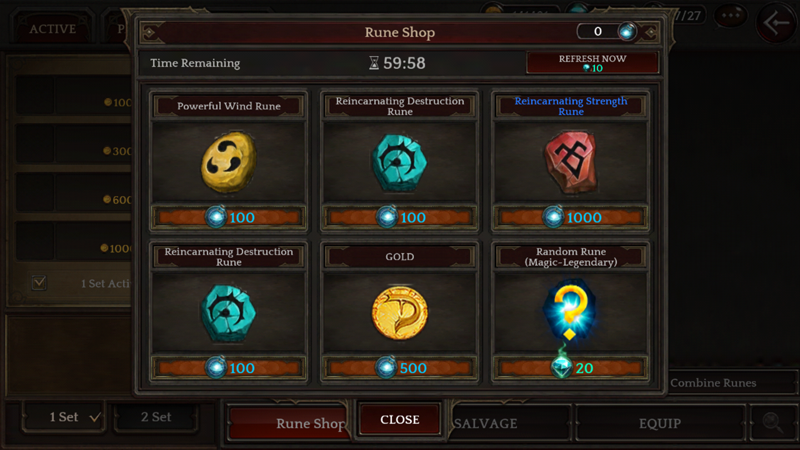Screen dimensions: 800x450
Task: Open the Salvage option
Action: pos(487,423)
